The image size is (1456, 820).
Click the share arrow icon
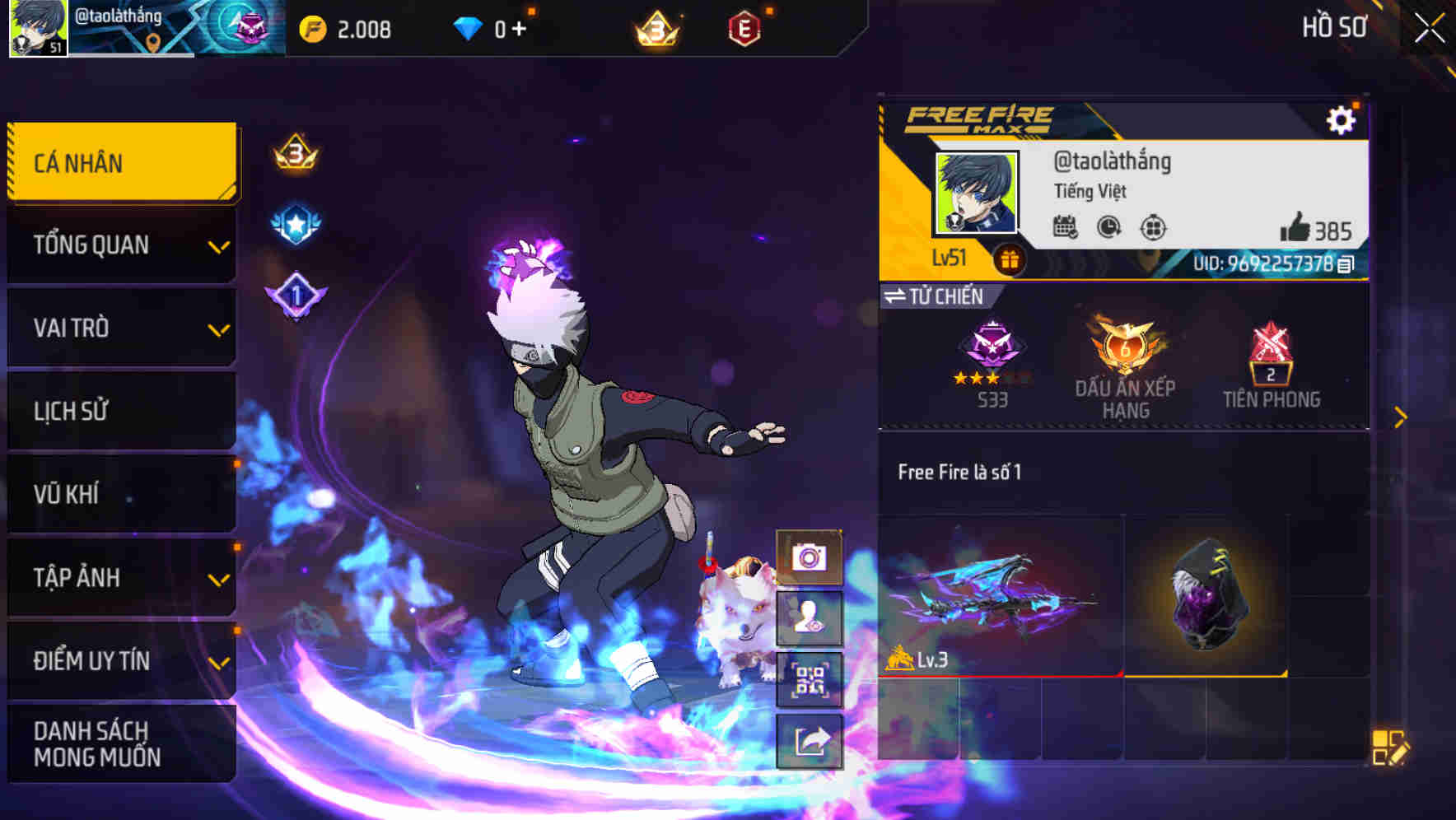[x=811, y=740]
